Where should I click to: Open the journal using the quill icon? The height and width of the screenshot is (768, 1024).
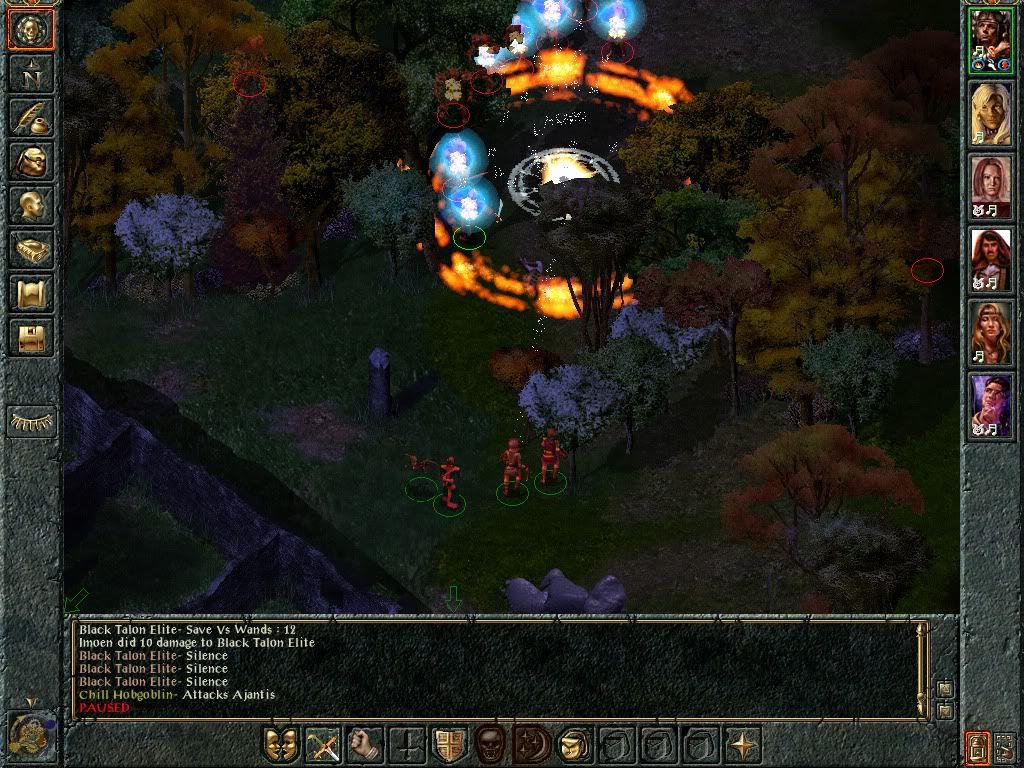pos(31,117)
